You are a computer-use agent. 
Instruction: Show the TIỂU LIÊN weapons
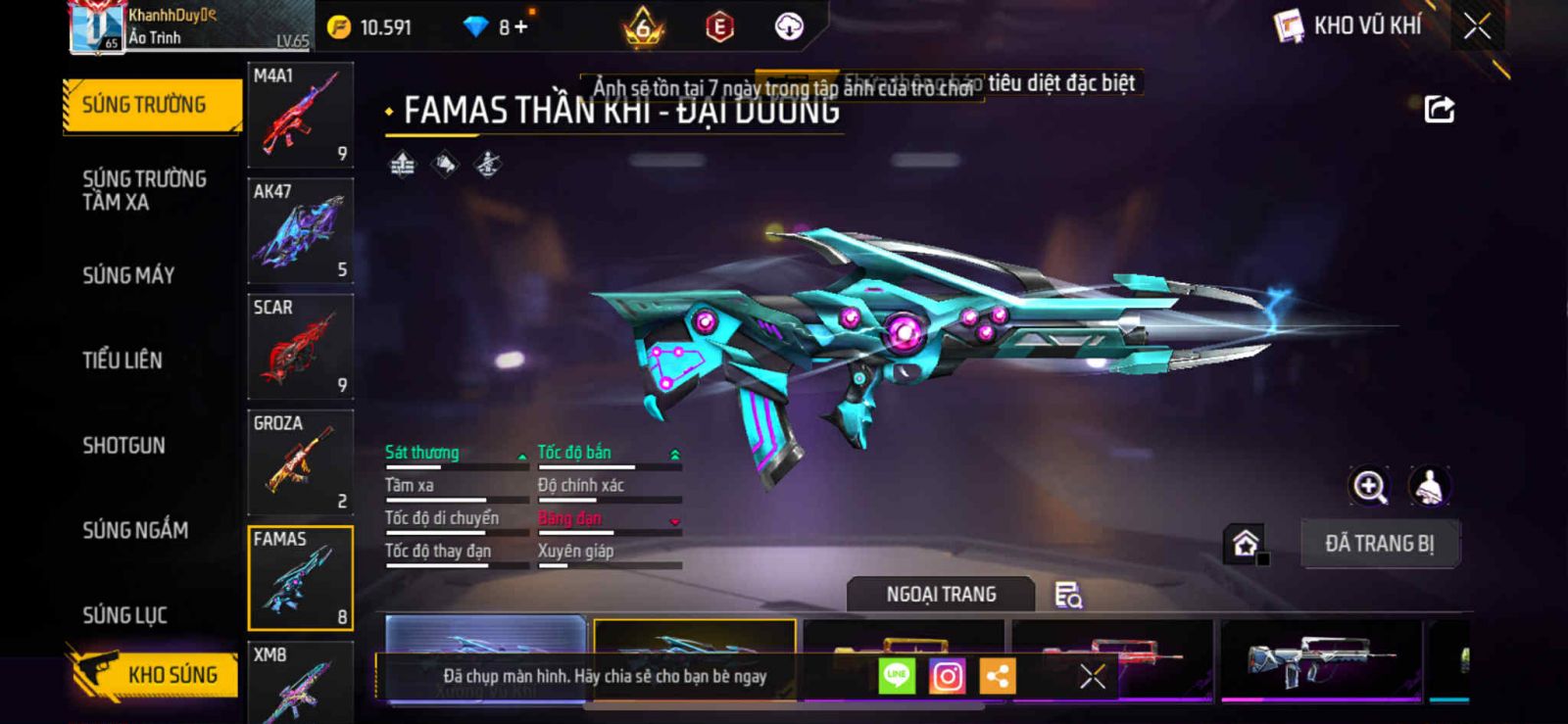122,361
